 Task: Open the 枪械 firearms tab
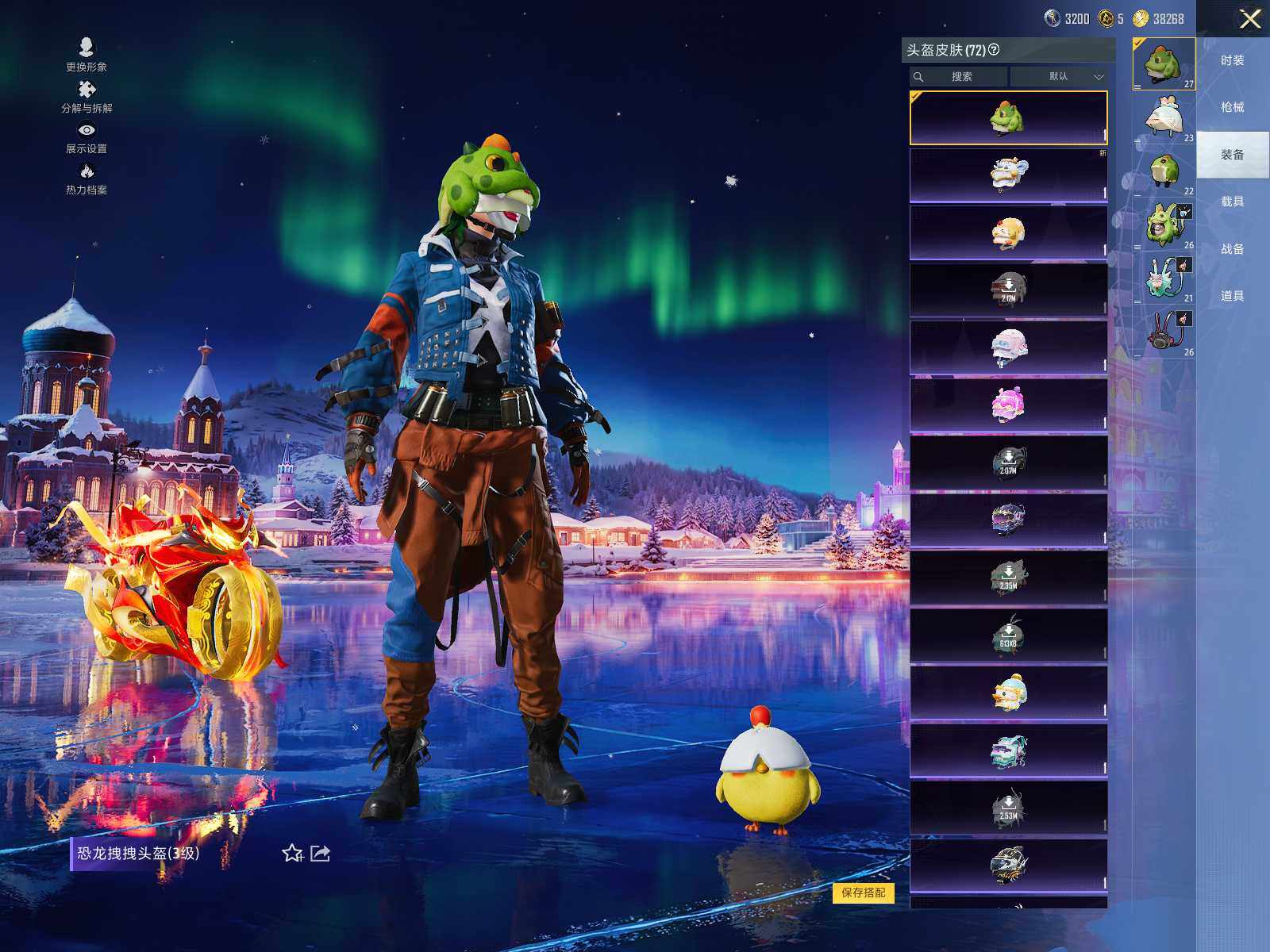click(1232, 108)
